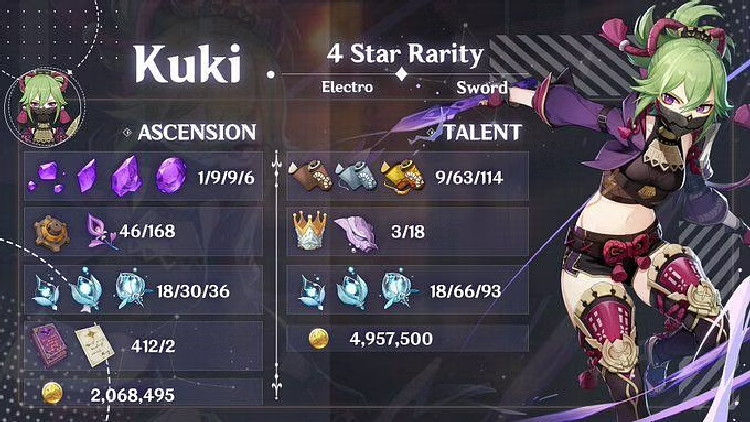Select the parchment map icon beside Hero's Wit
Viewport: 750px width, 422px height.
98,341
